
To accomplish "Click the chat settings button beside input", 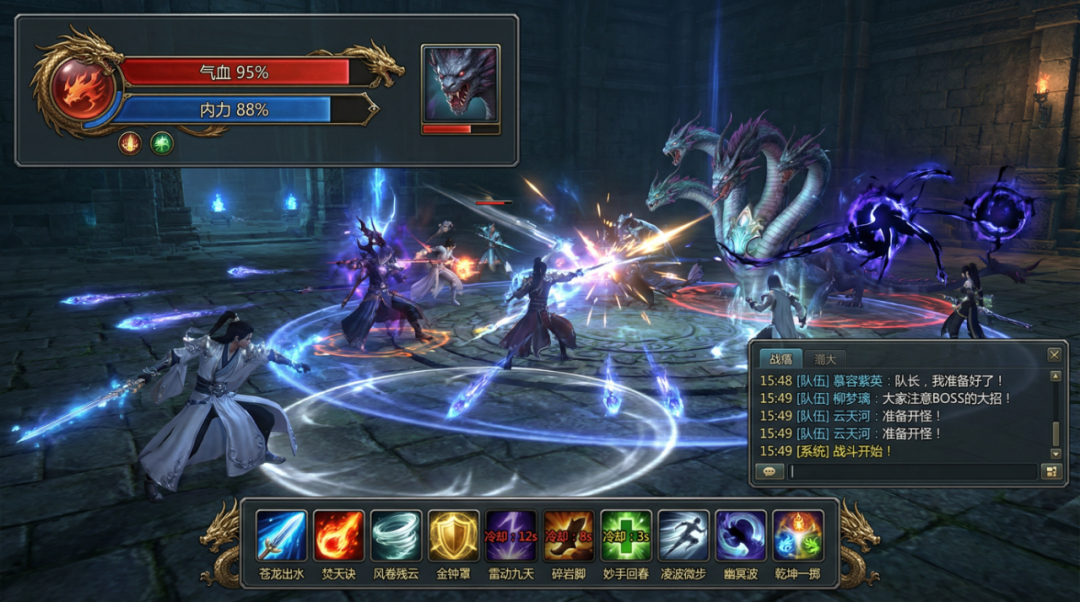I will point(1051,472).
